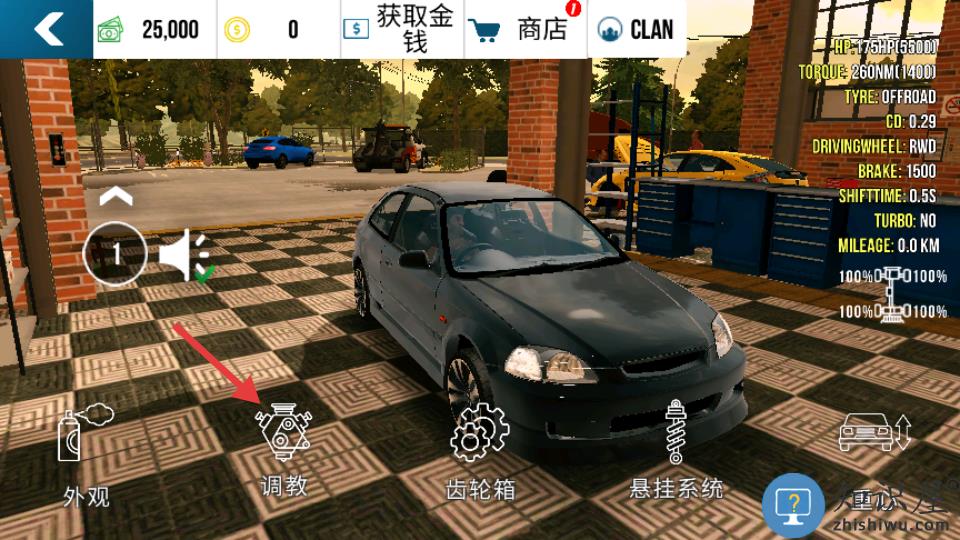Go back with the white arrow button
The width and height of the screenshot is (960, 540).
[x=46, y=29]
